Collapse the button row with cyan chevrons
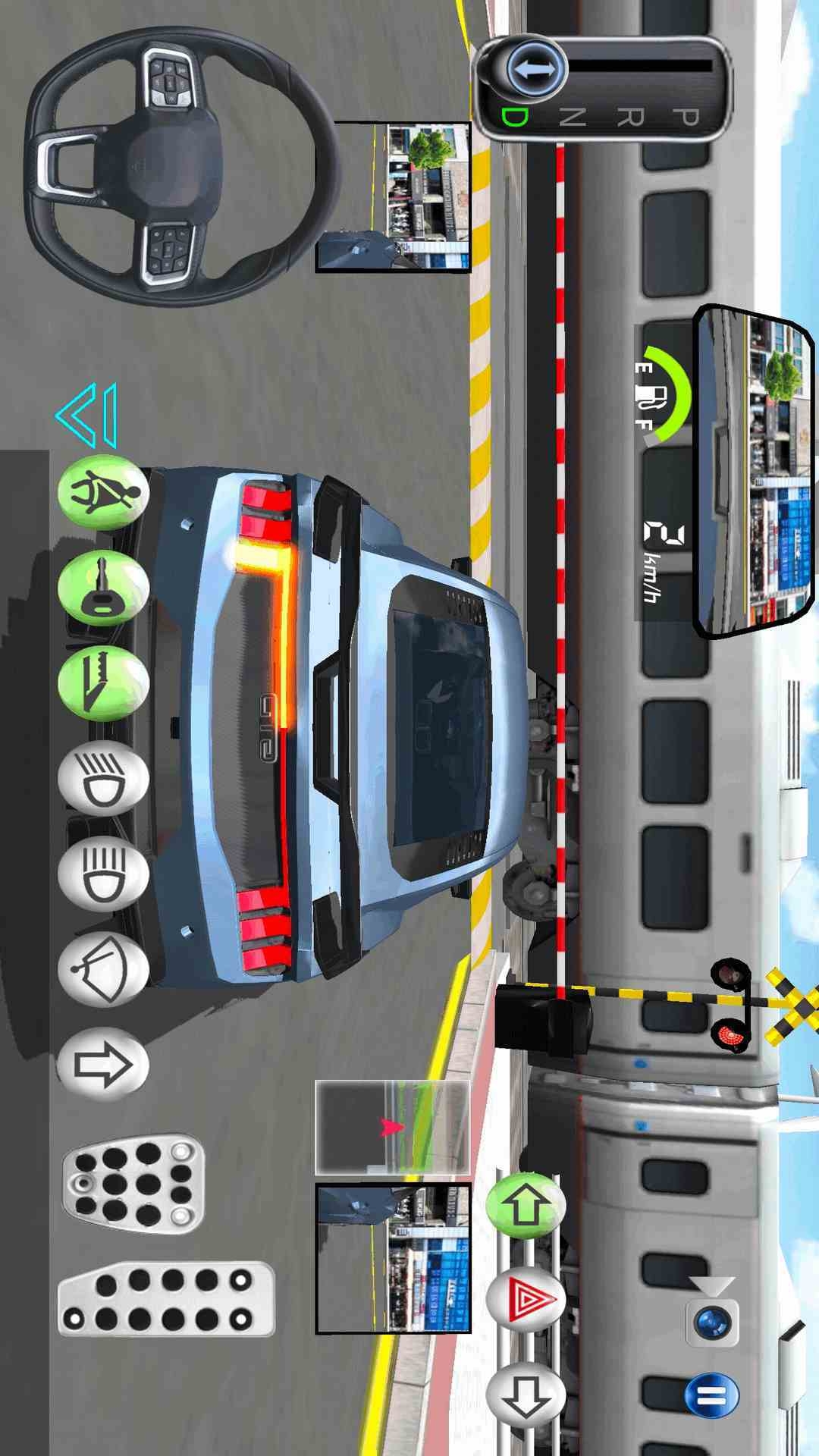 89,416
